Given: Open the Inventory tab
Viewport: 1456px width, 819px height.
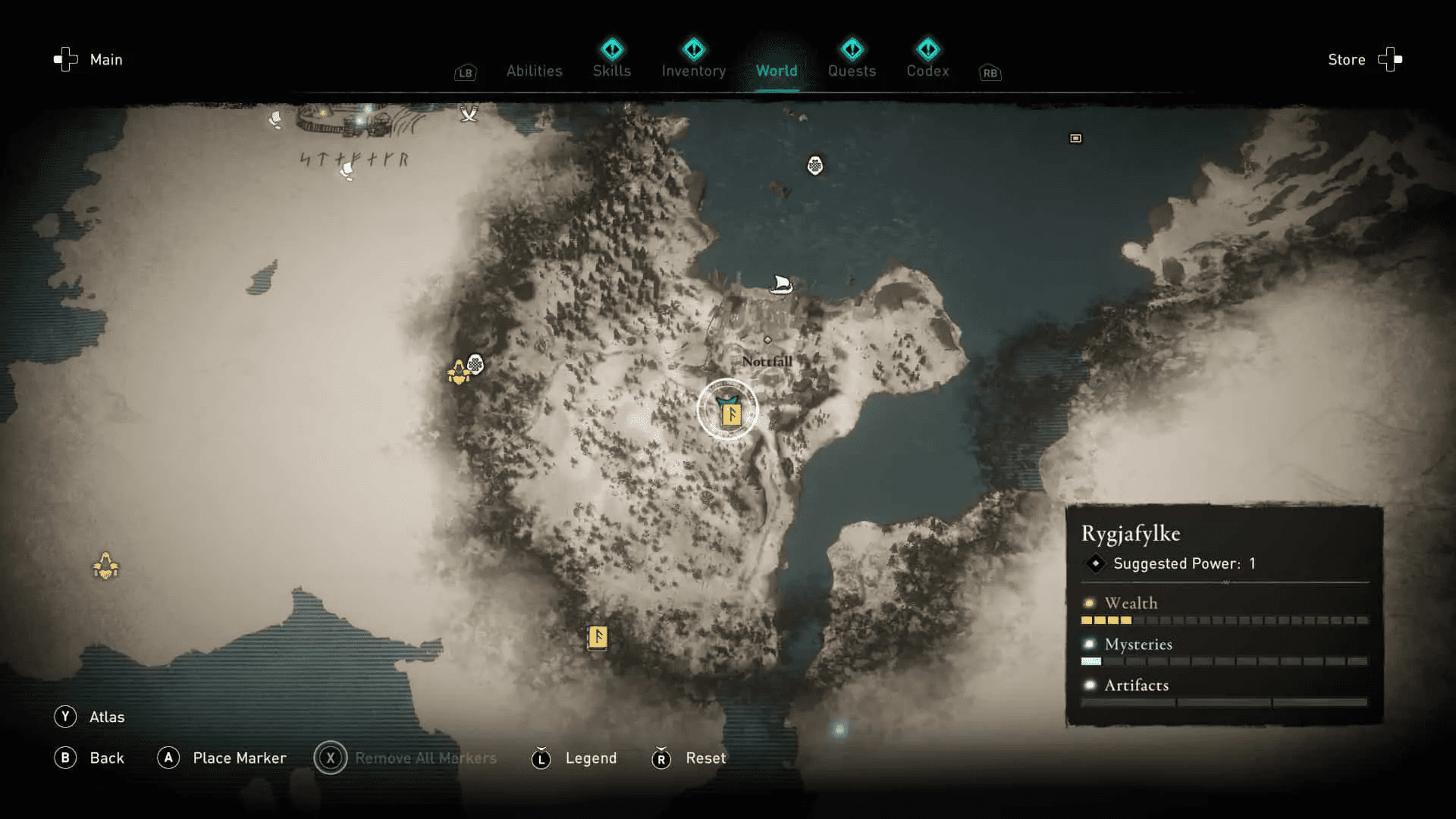Looking at the screenshot, I should coord(694,71).
